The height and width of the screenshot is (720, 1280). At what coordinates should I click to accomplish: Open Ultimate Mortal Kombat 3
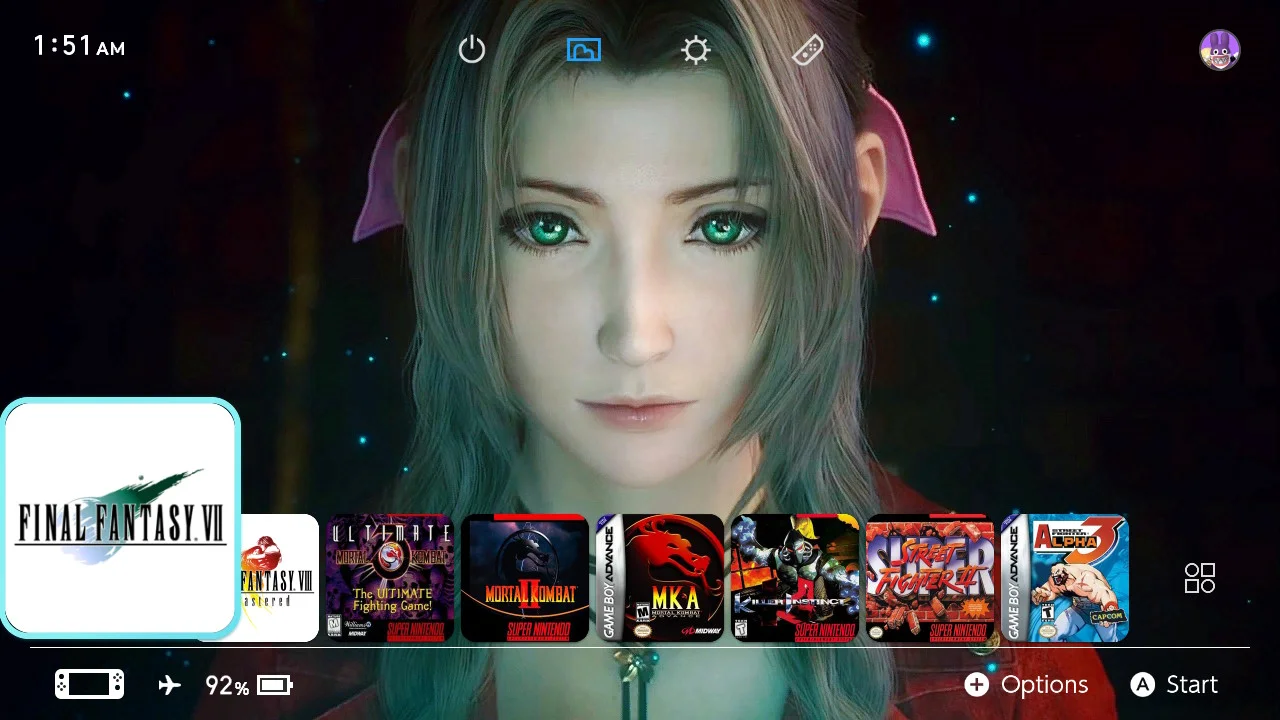pos(390,578)
